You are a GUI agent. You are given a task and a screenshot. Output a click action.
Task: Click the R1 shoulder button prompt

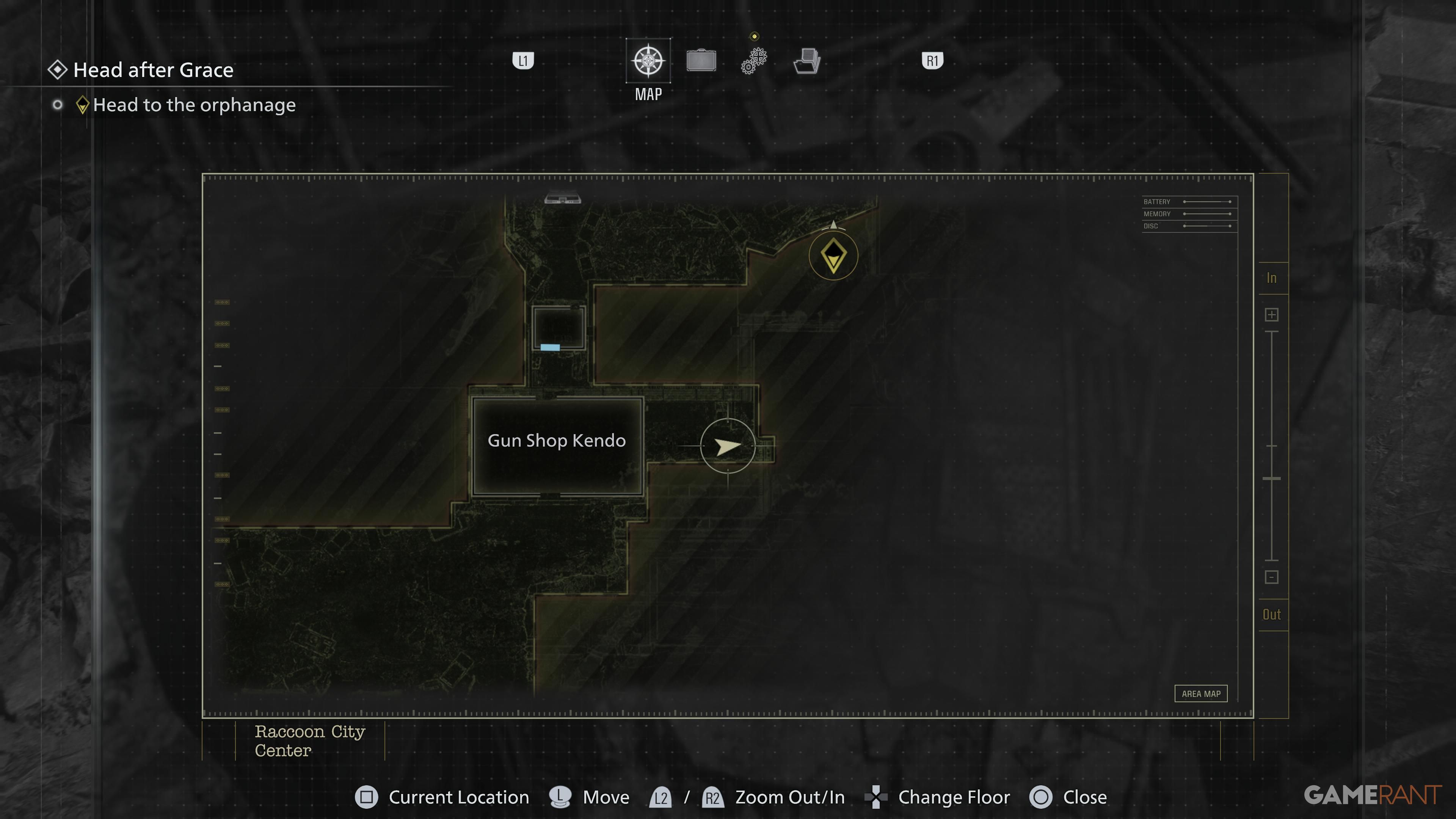tap(932, 61)
